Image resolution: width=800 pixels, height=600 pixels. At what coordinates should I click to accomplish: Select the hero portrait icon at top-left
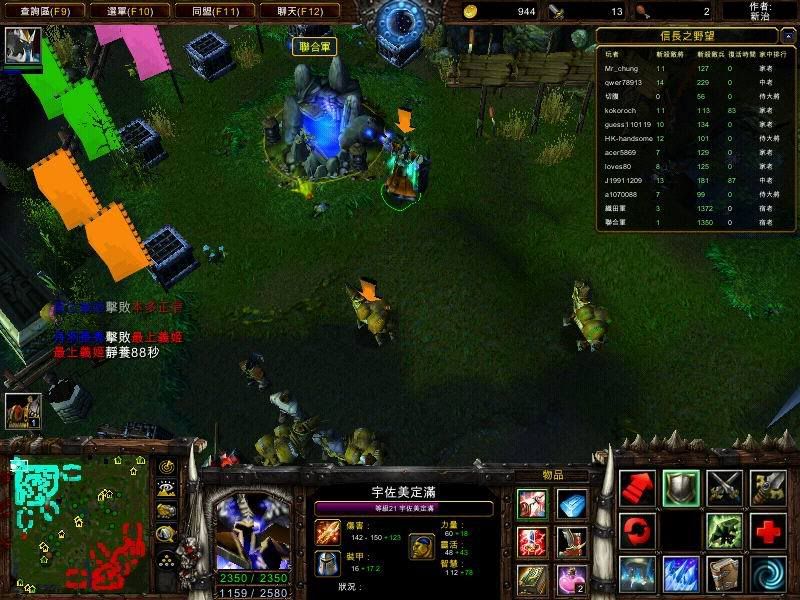point(21,46)
